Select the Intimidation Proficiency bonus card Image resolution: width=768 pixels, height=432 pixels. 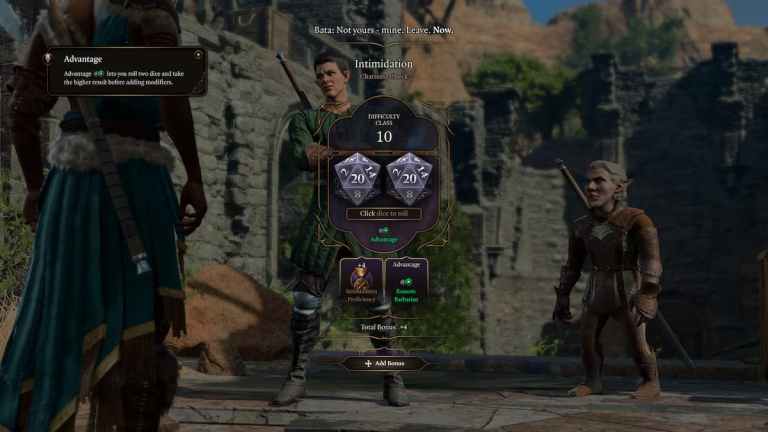[x=361, y=281]
